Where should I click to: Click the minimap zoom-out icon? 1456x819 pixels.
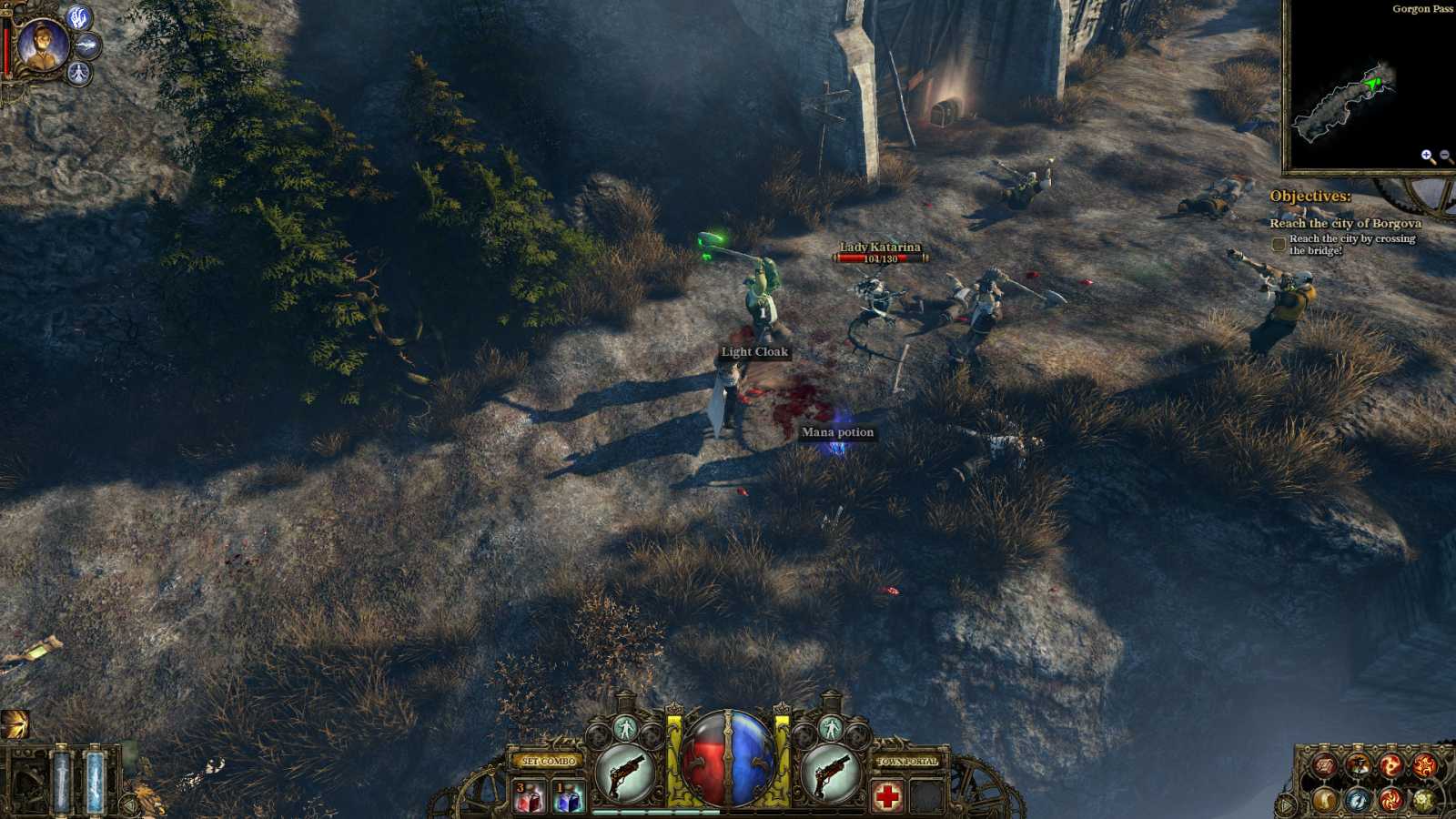point(1445,156)
